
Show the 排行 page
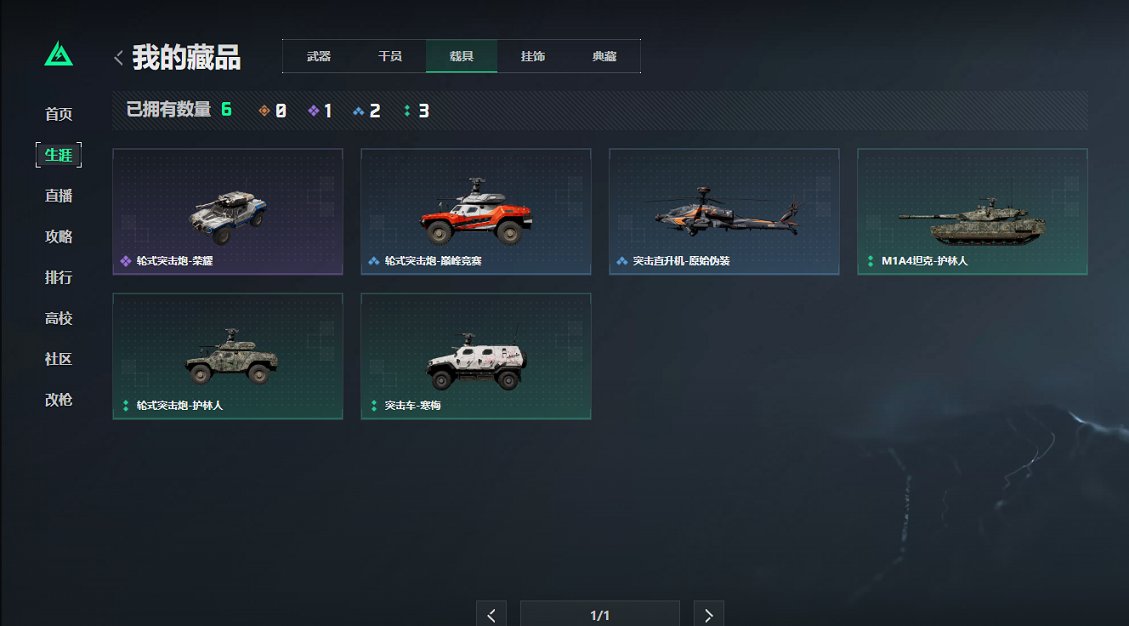(59, 278)
